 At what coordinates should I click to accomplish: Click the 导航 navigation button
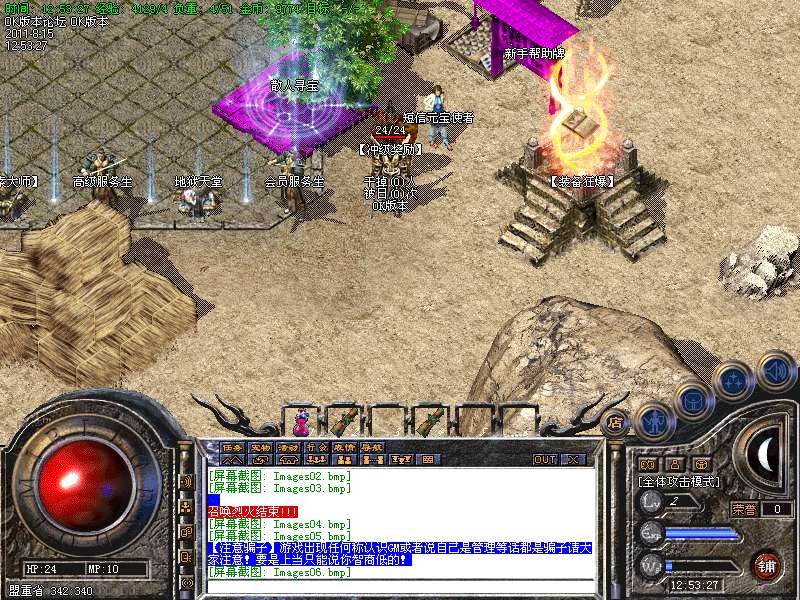[x=372, y=447]
